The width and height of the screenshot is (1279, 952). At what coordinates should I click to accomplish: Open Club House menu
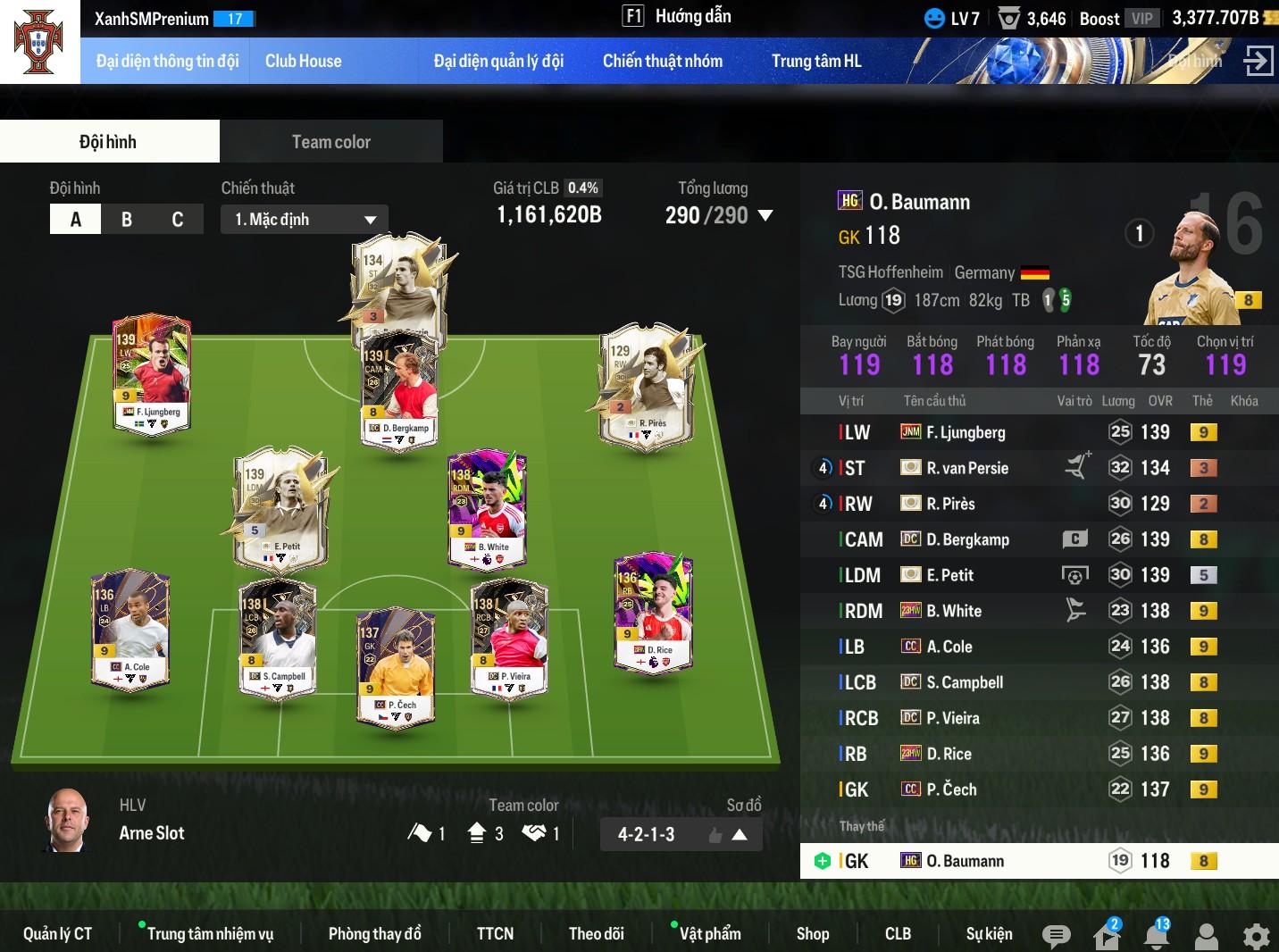(303, 61)
